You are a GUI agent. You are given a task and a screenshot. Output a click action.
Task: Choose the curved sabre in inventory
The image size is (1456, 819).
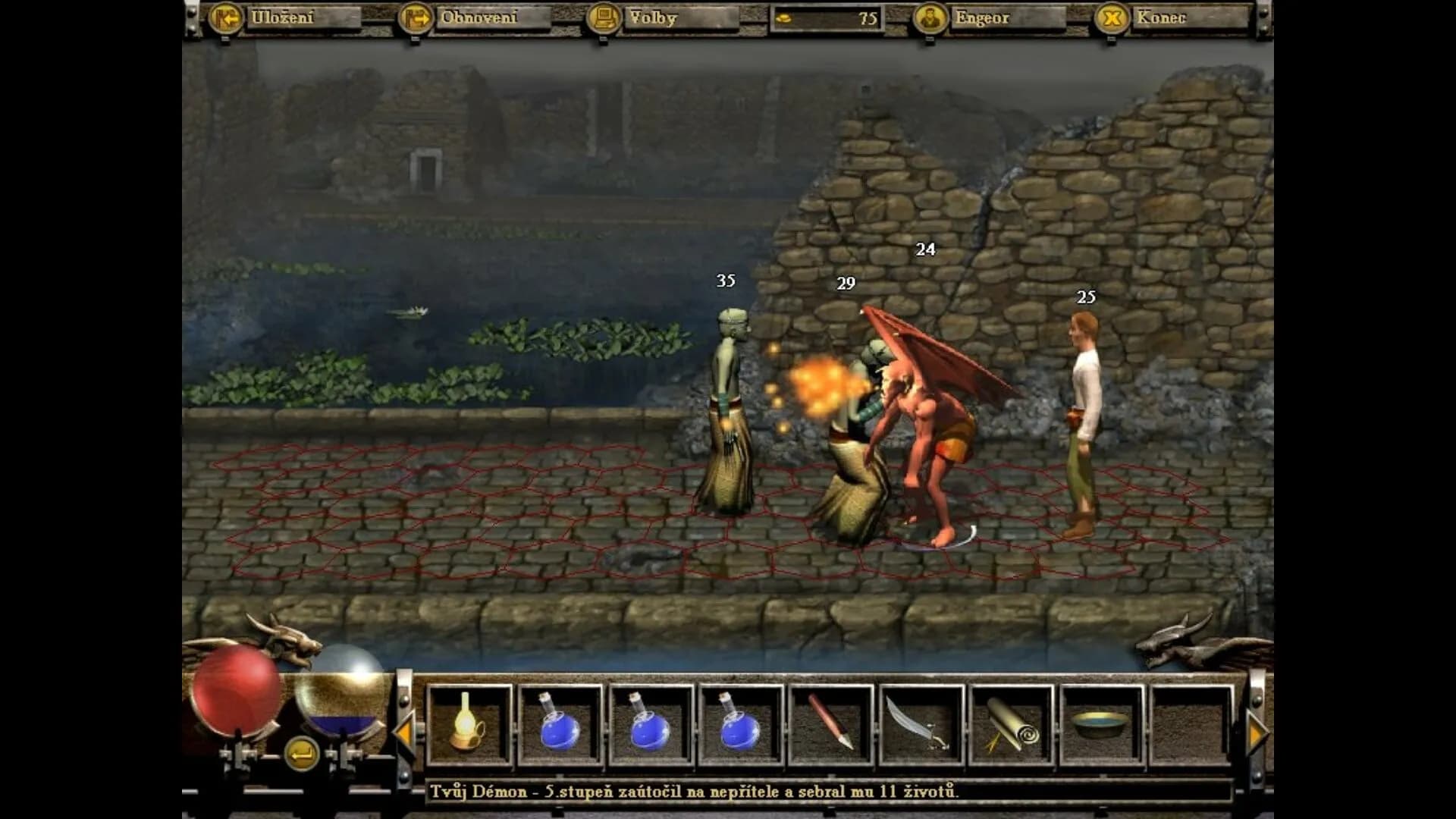[921, 726]
